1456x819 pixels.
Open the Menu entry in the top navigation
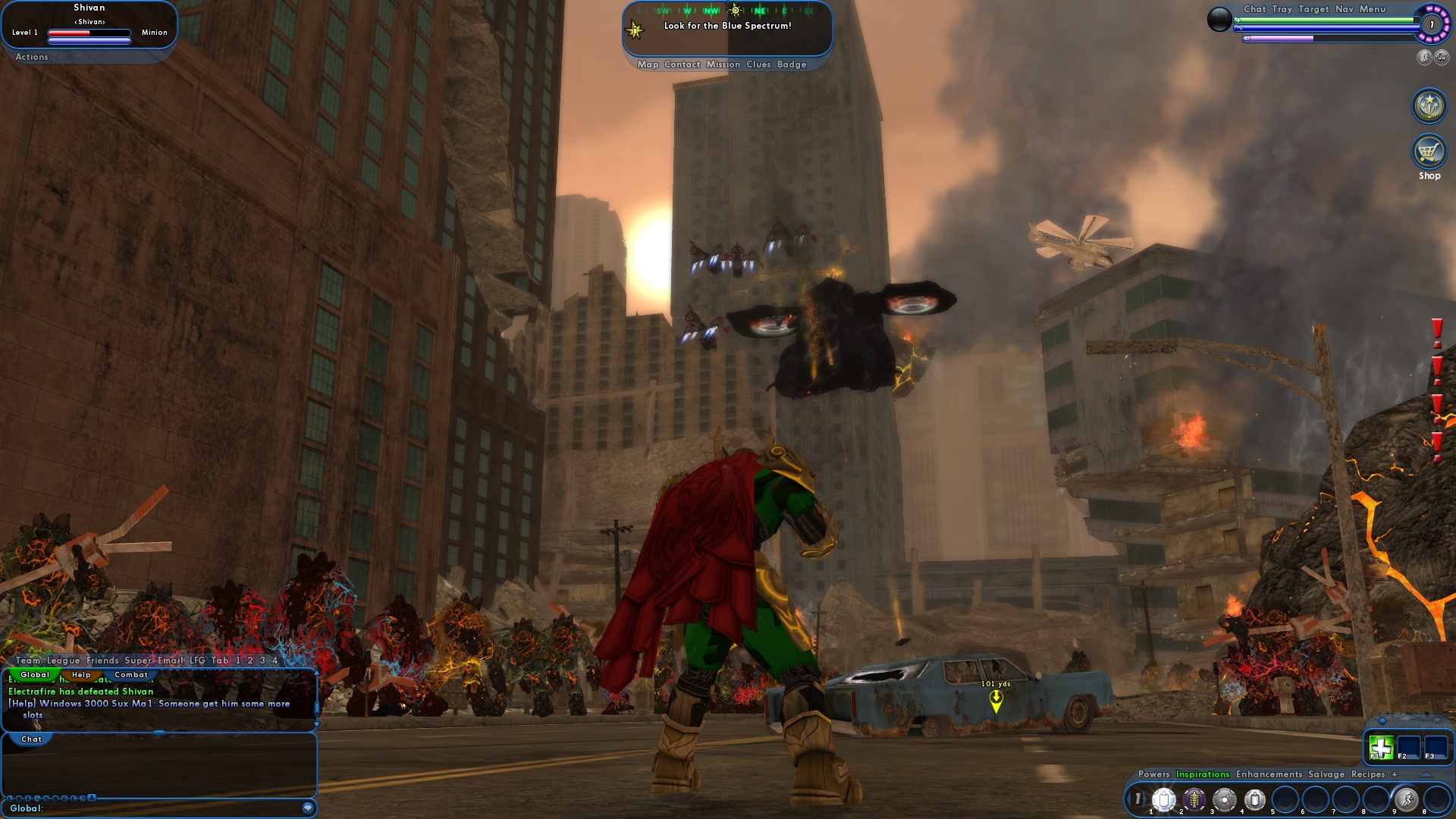coord(1373,9)
